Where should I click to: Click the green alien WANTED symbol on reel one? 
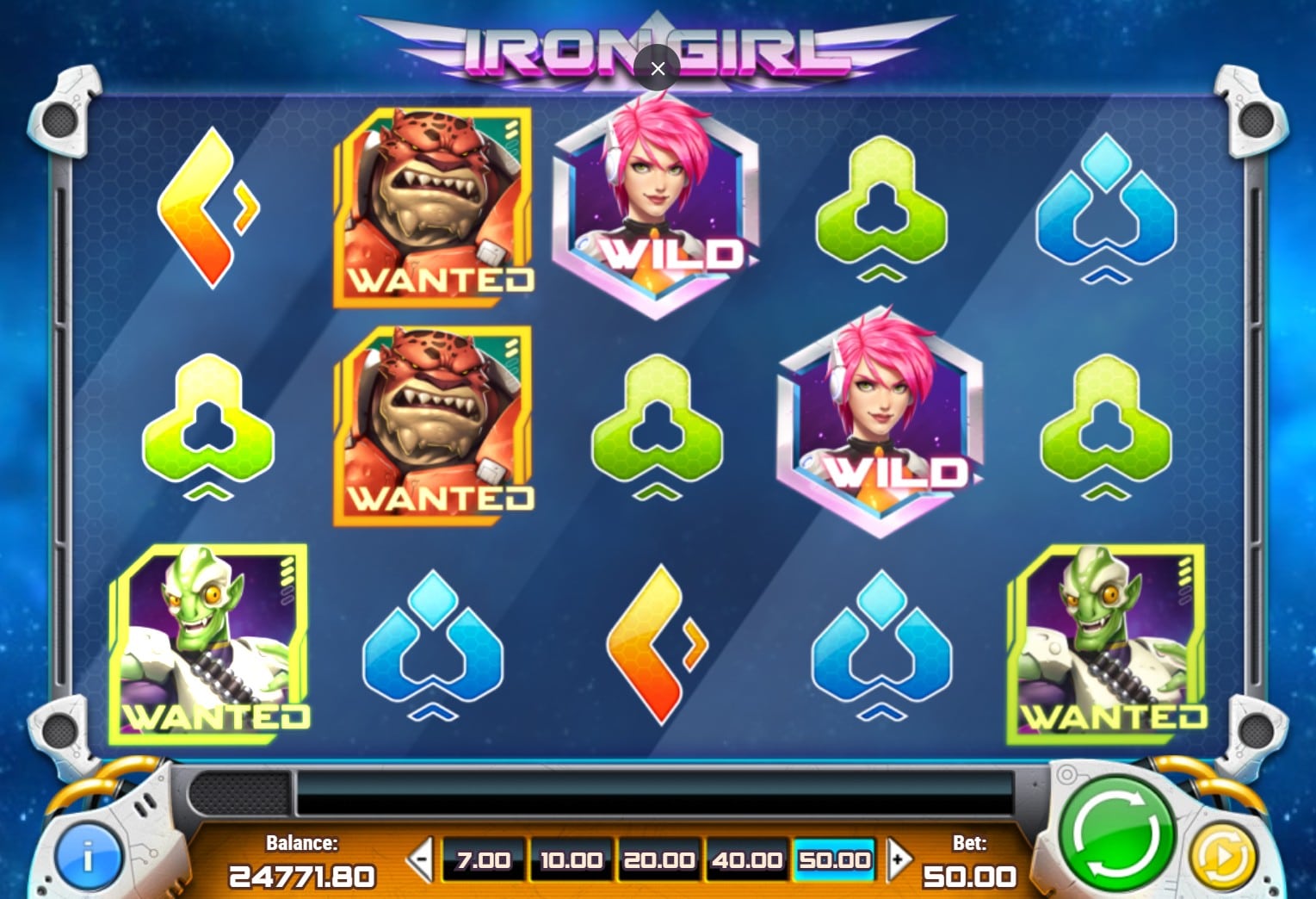[213, 642]
